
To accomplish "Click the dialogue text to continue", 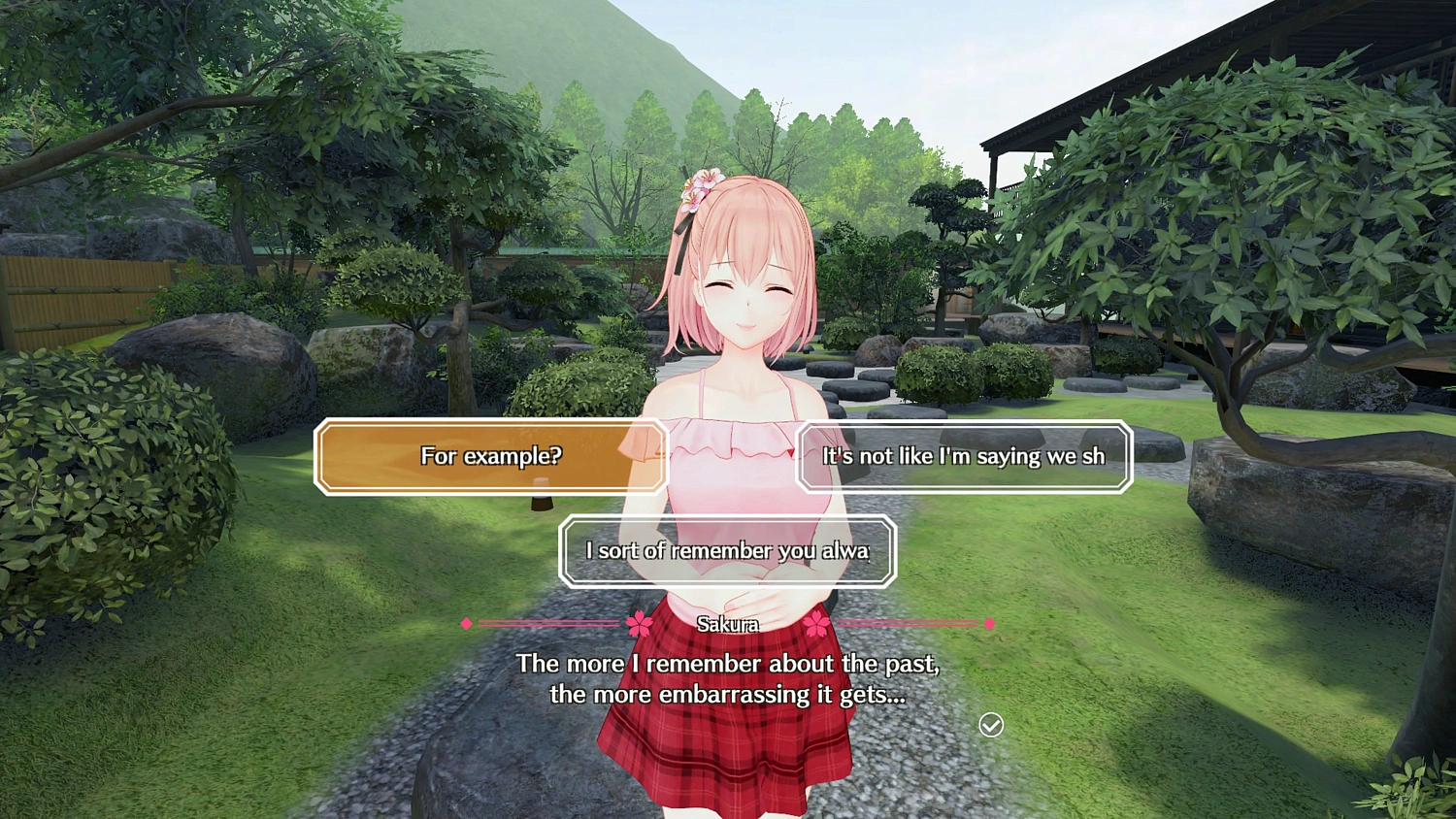I will tap(729, 678).
